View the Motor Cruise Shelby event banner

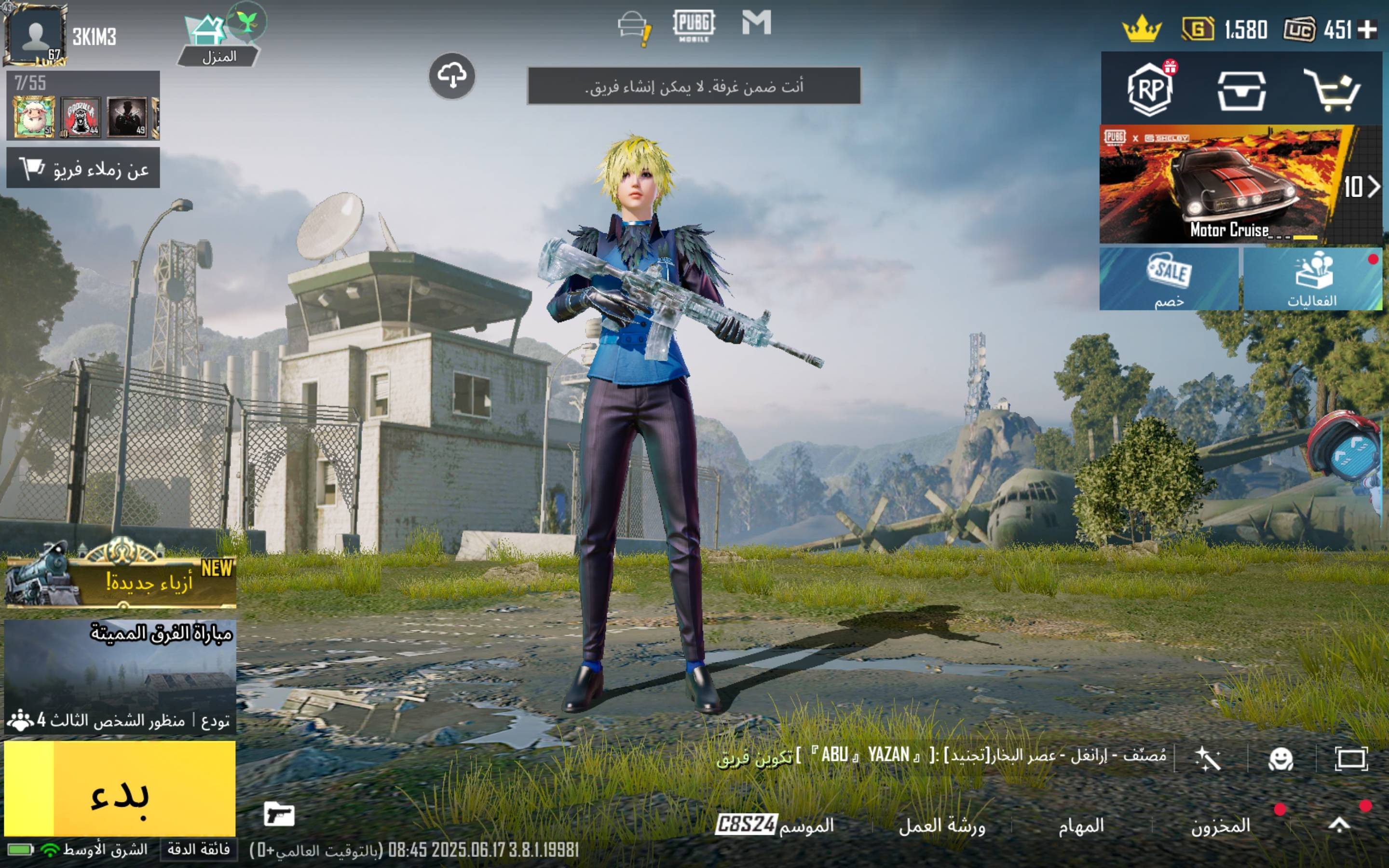[x=1228, y=185]
